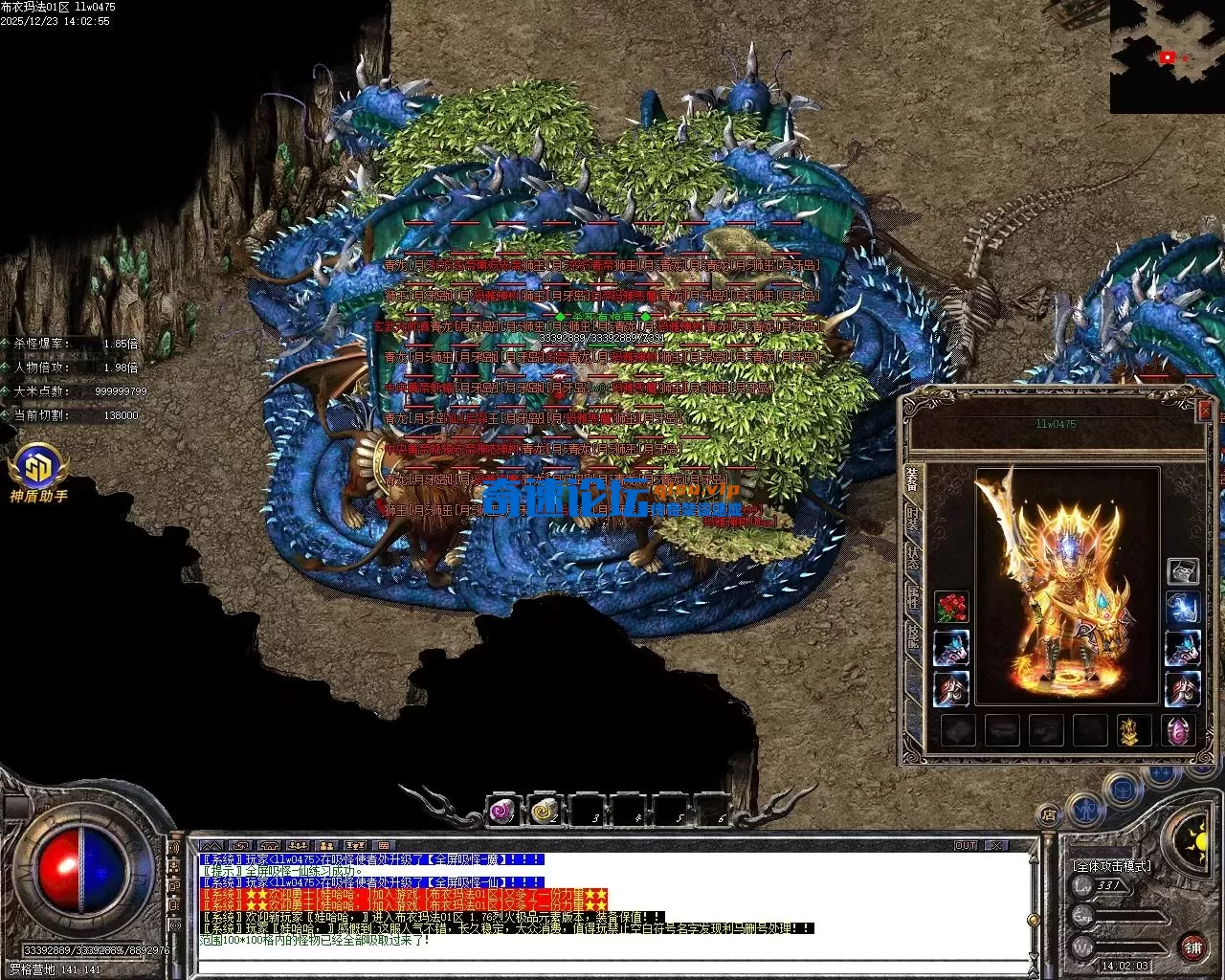Close the character equipment panel

pyautogui.click(x=1205, y=410)
